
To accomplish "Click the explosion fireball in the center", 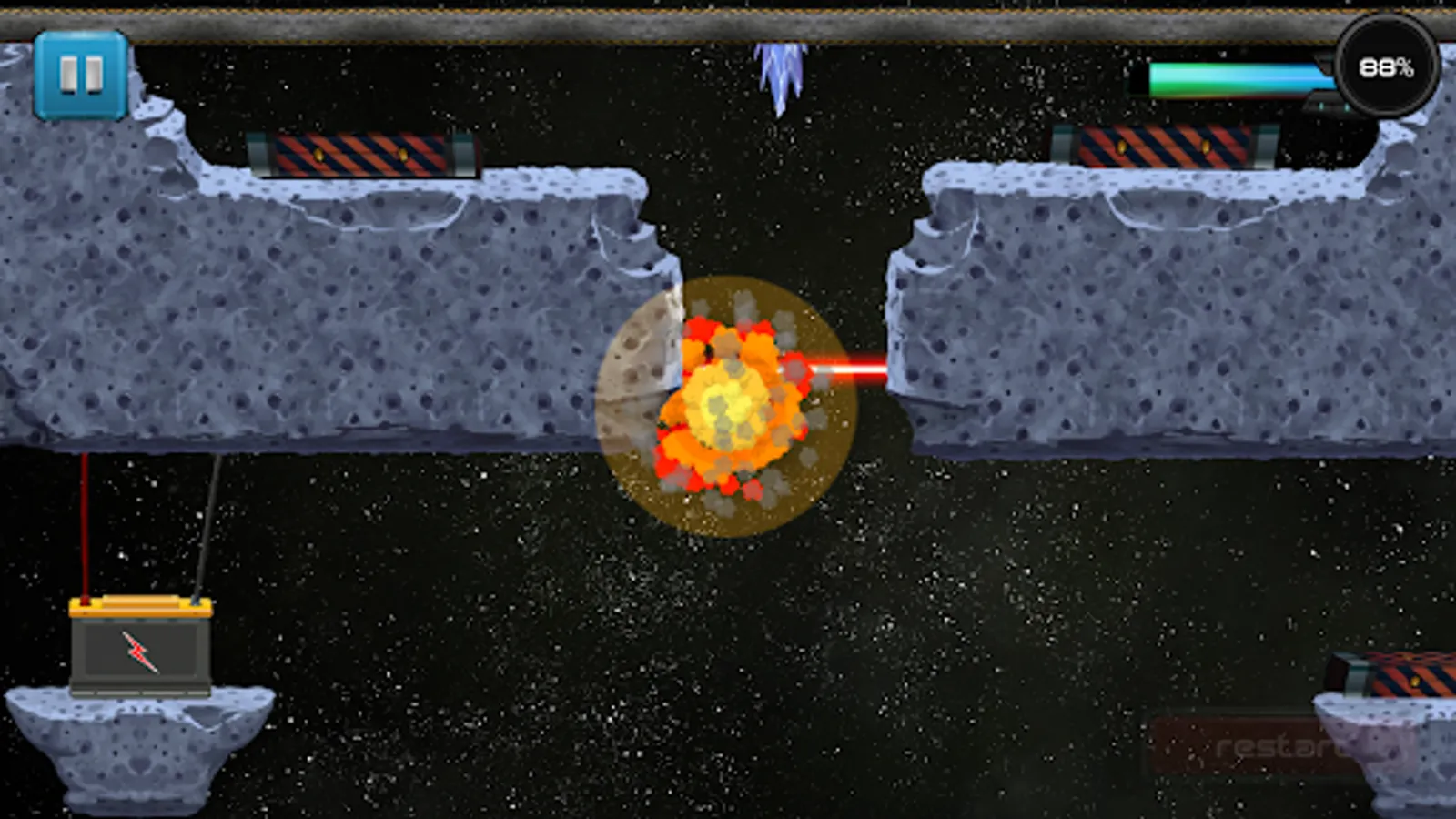I will coord(728,405).
